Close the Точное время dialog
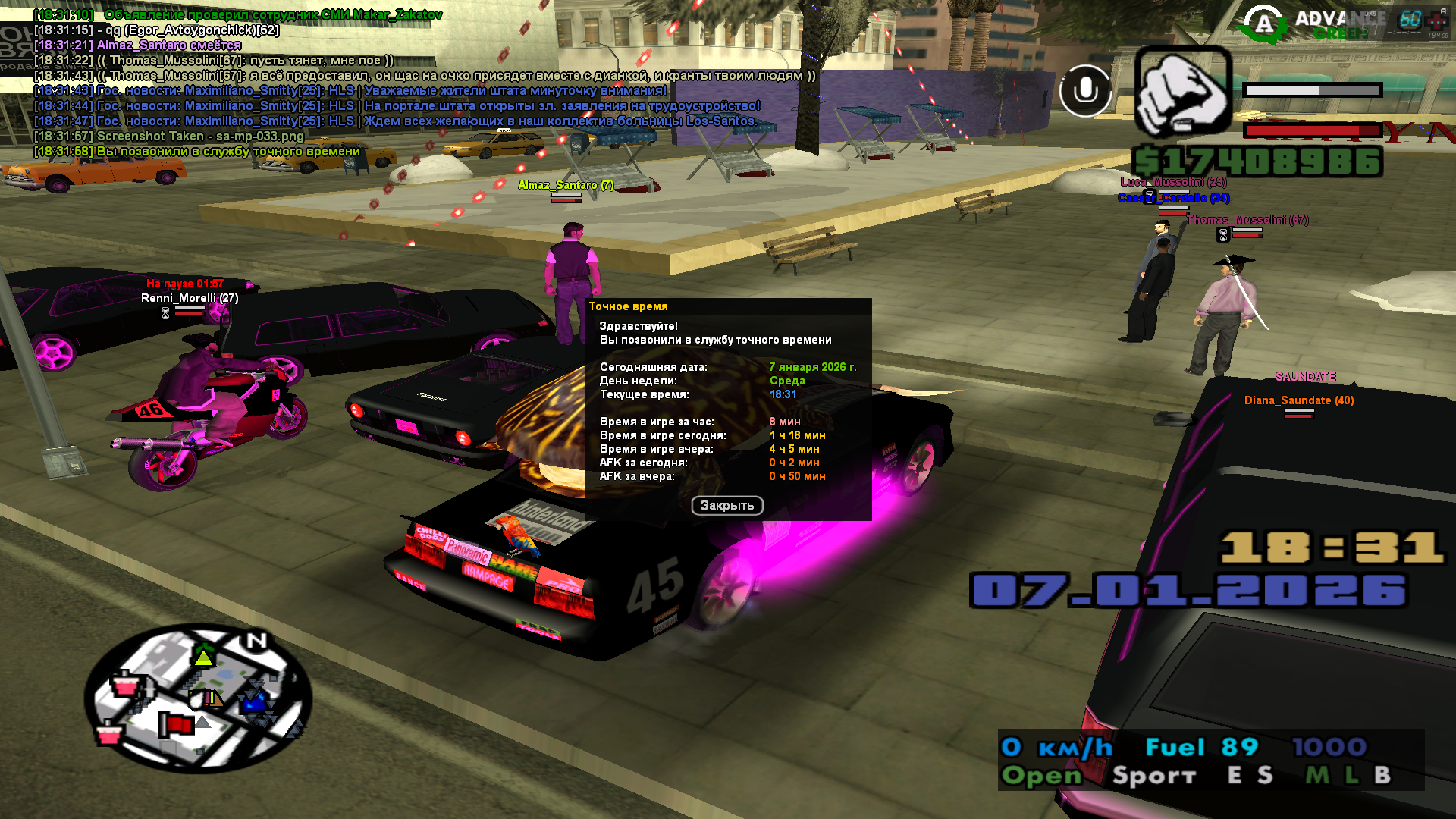1456x819 pixels. [726, 505]
